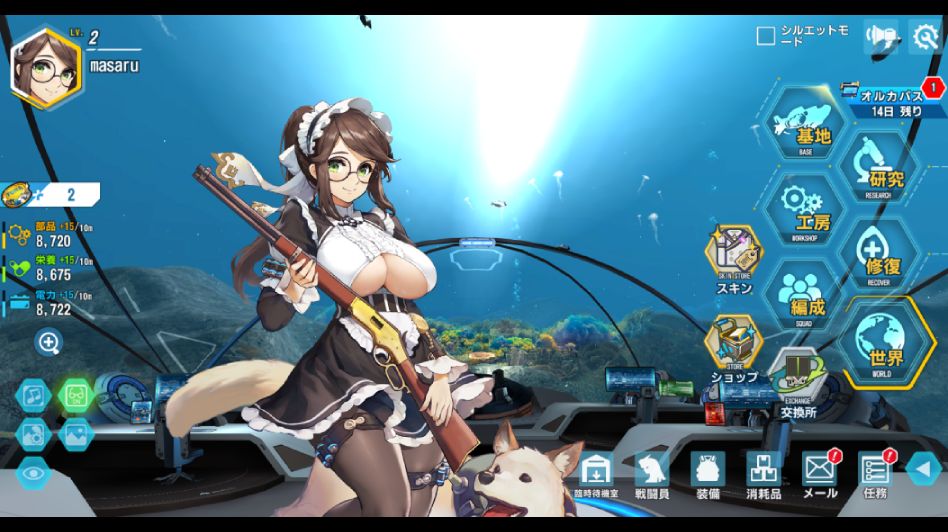The image size is (948, 532).
Task: Toggle the green glasses ON button
Action: point(77,396)
